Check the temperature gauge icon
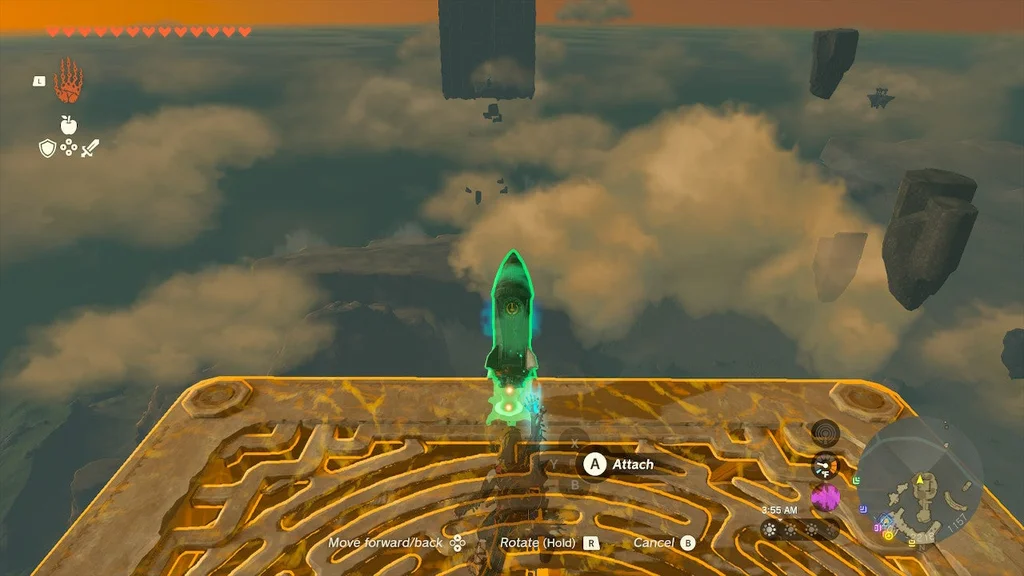The image size is (1024, 576). coord(825,465)
